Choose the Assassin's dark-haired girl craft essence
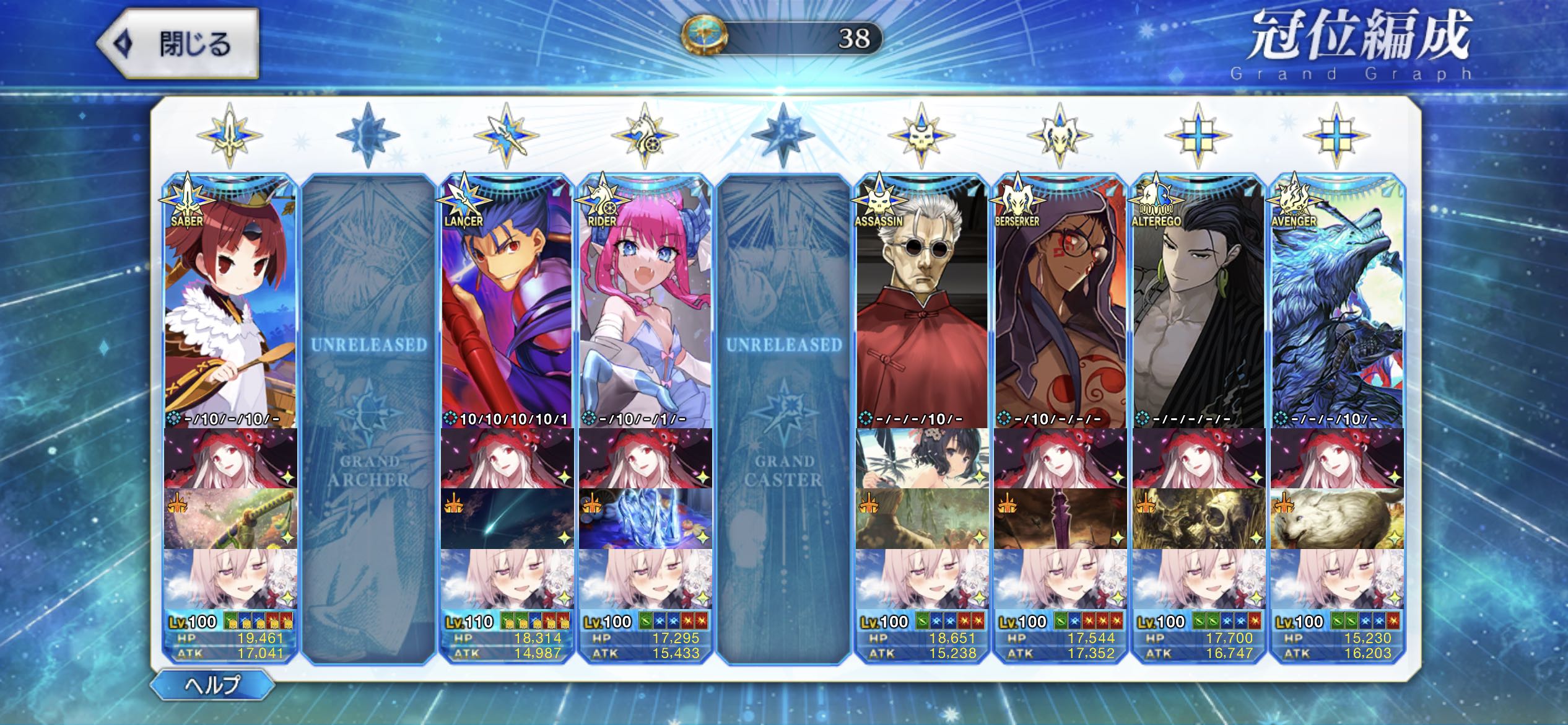Screen dimensions: 1568x725 [x=921, y=459]
